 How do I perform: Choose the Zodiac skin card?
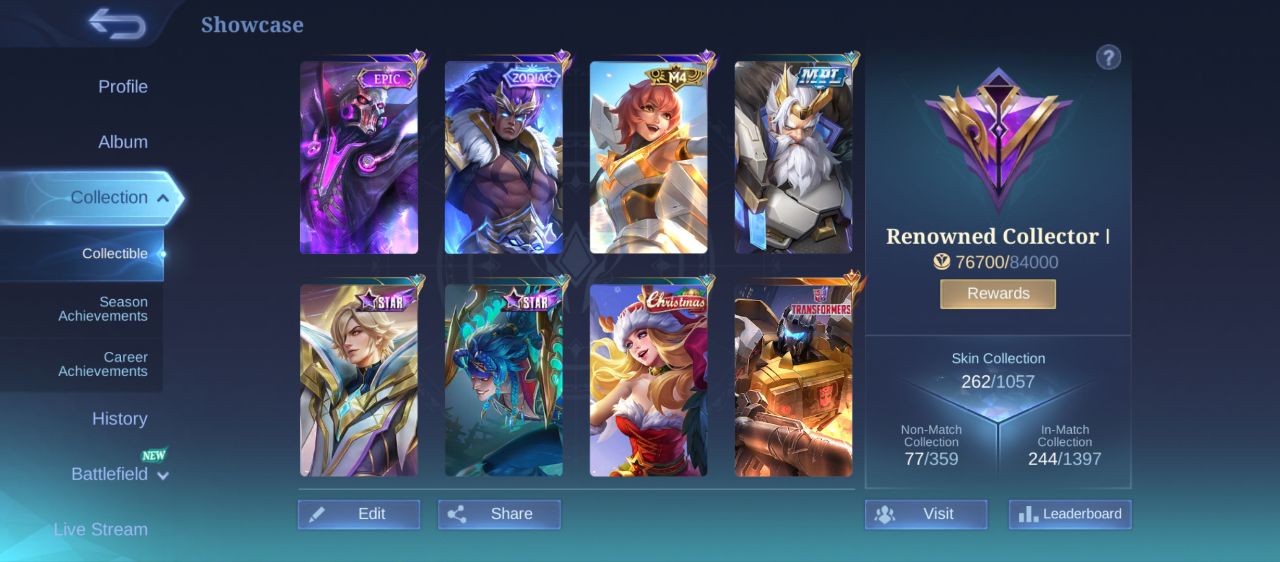(x=504, y=158)
